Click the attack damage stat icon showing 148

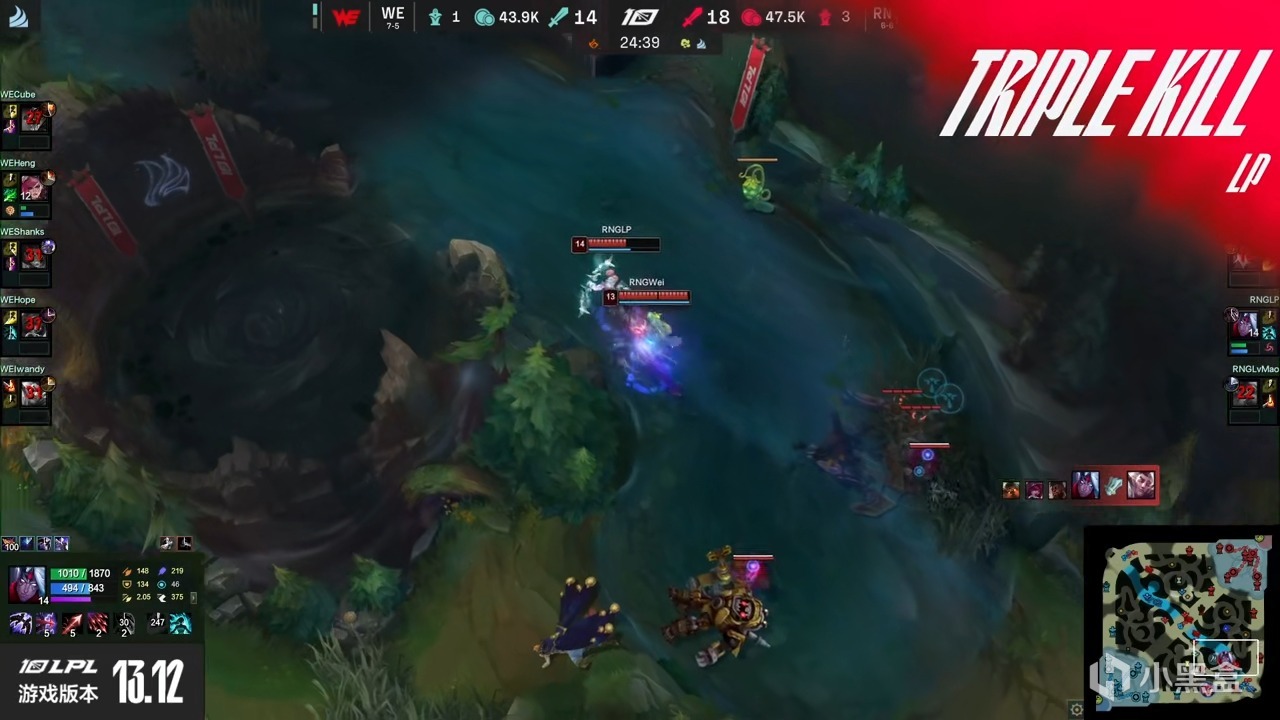(x=127, y=571)
